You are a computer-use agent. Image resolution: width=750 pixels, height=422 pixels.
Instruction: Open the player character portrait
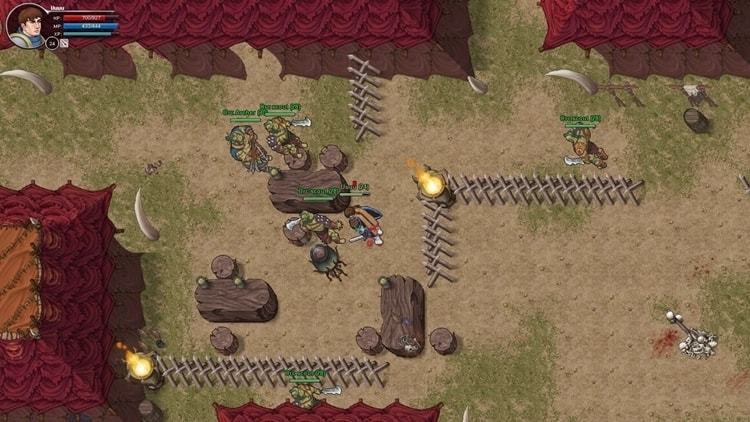coord(26,24)
